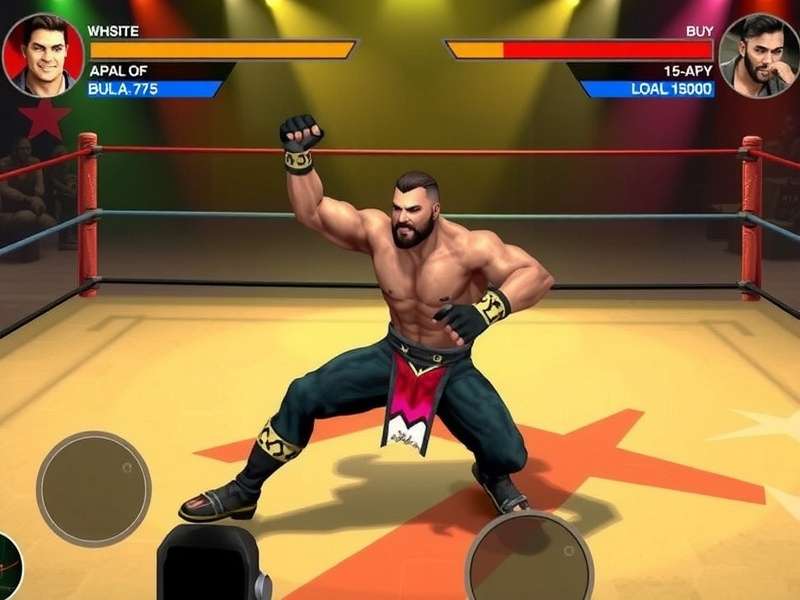Image resolution: width=800 pixels, height=600 pixels.
Task: Tap the dark button at the bottom edge
Action: click(213, 567)
